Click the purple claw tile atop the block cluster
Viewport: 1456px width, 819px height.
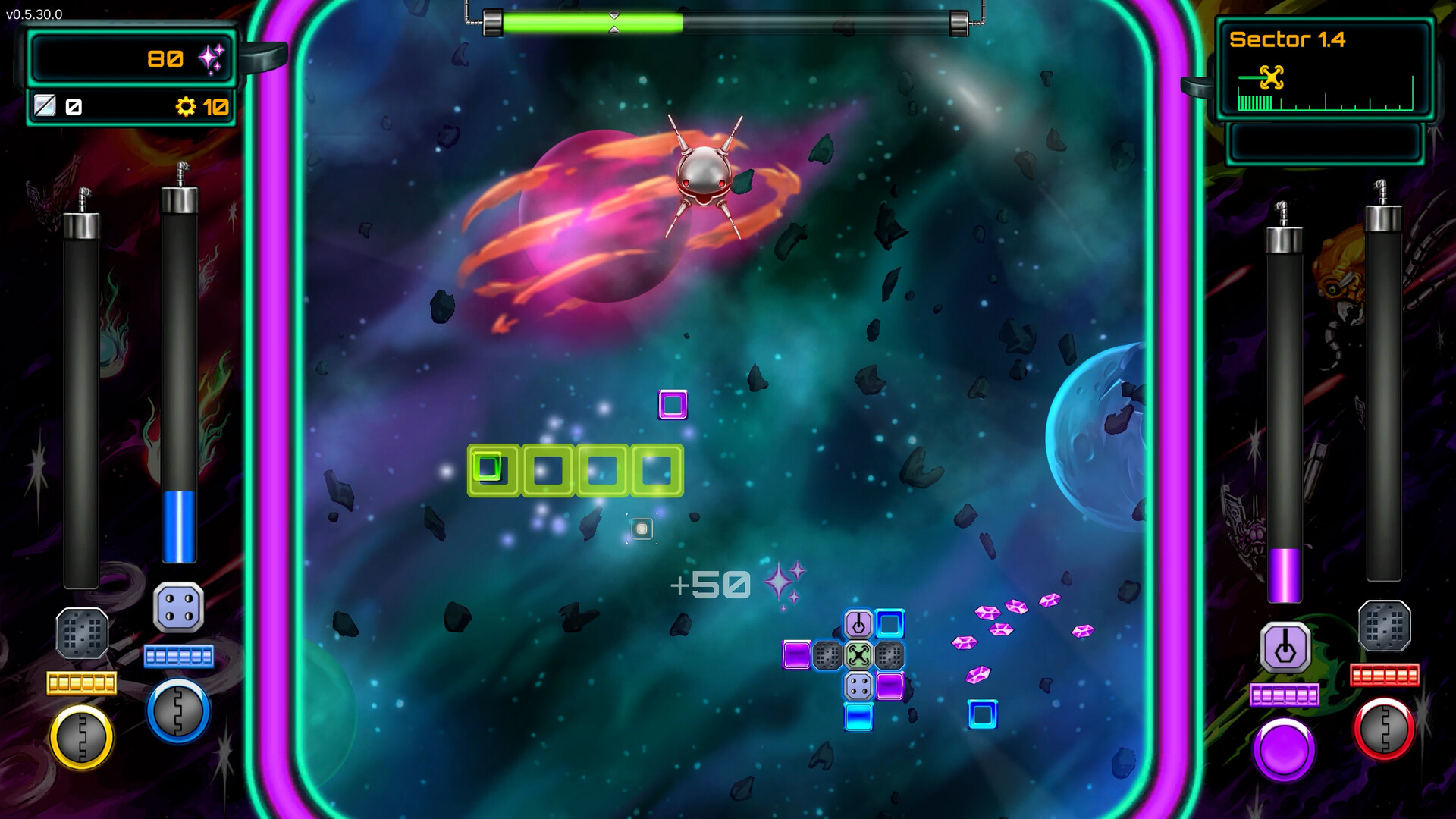859,623
